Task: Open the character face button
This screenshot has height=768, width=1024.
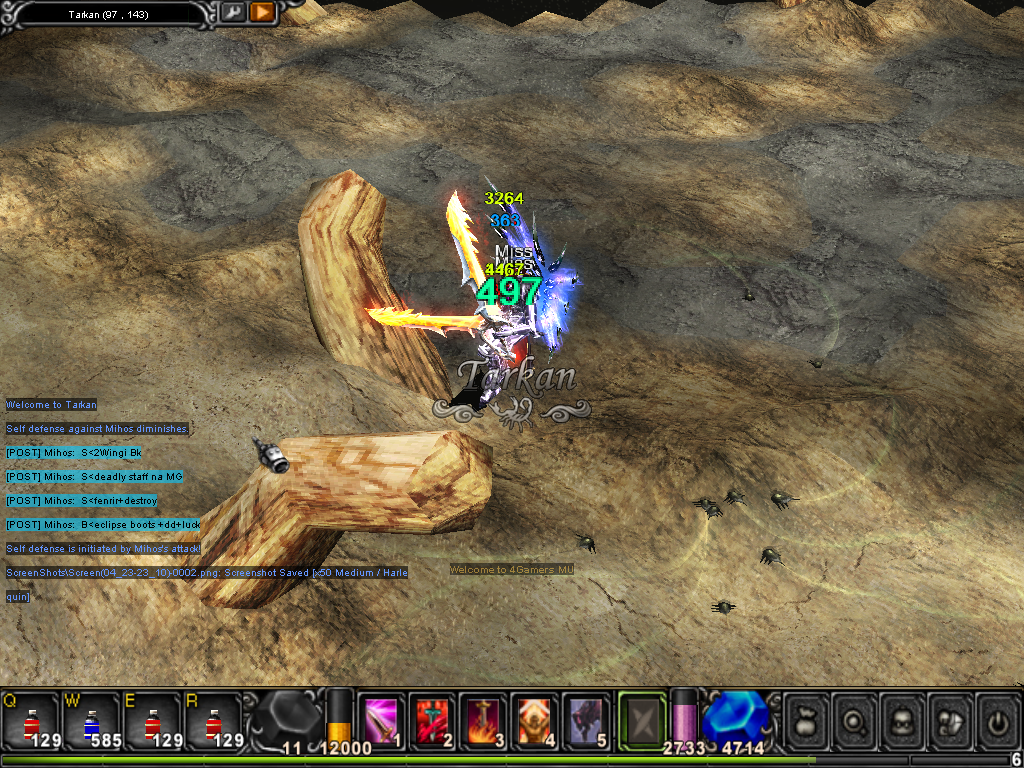Action: click(x=904, y=720)
